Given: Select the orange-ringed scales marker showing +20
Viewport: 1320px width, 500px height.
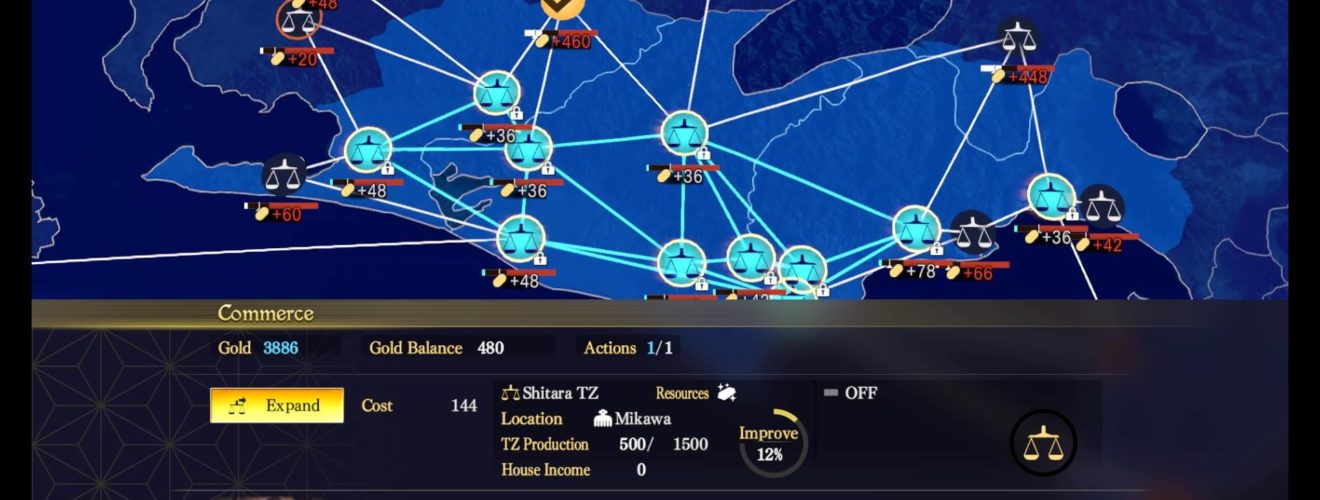Looking at the screenshot, I should (x=298, y=19).
